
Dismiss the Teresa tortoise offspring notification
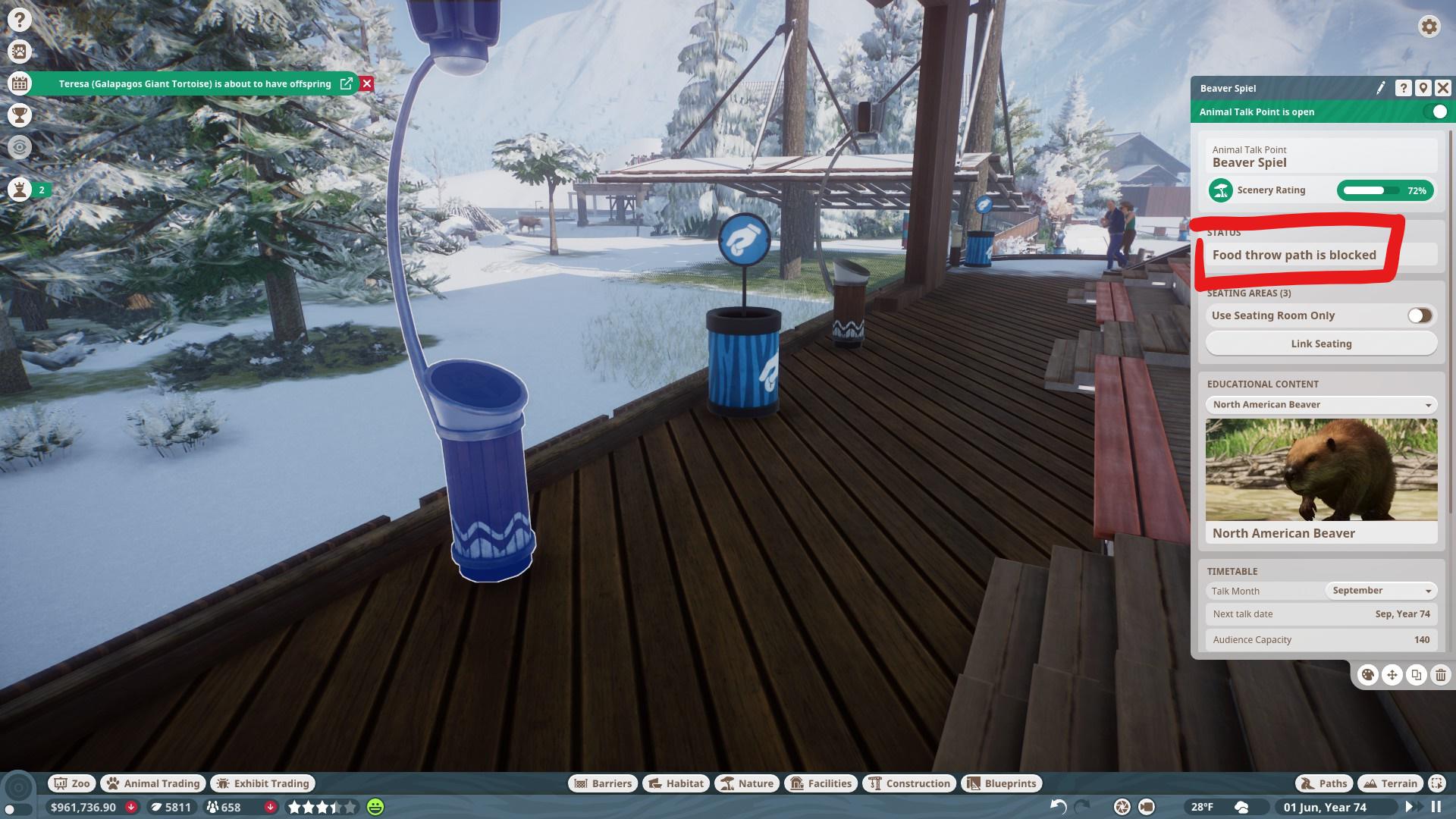click(367, 84)
